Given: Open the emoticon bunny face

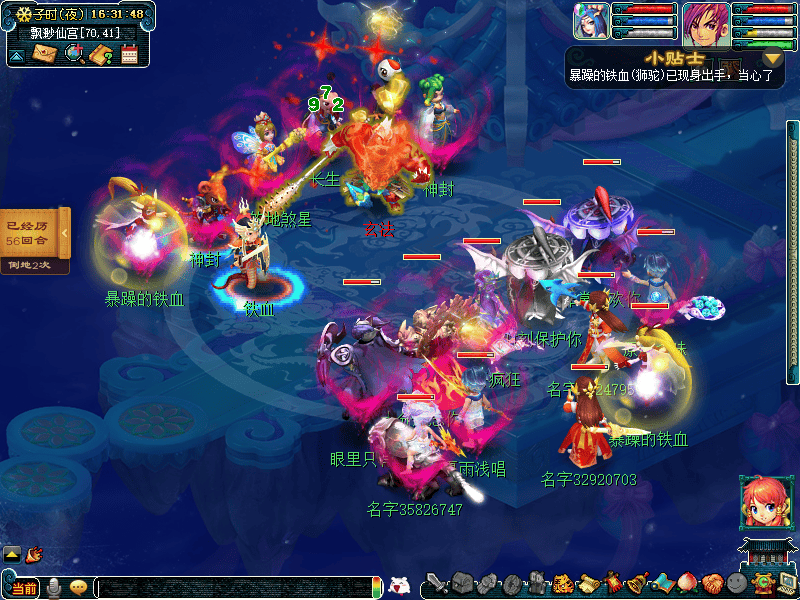Looking at the screenshot, I should [x=399, y=586].
